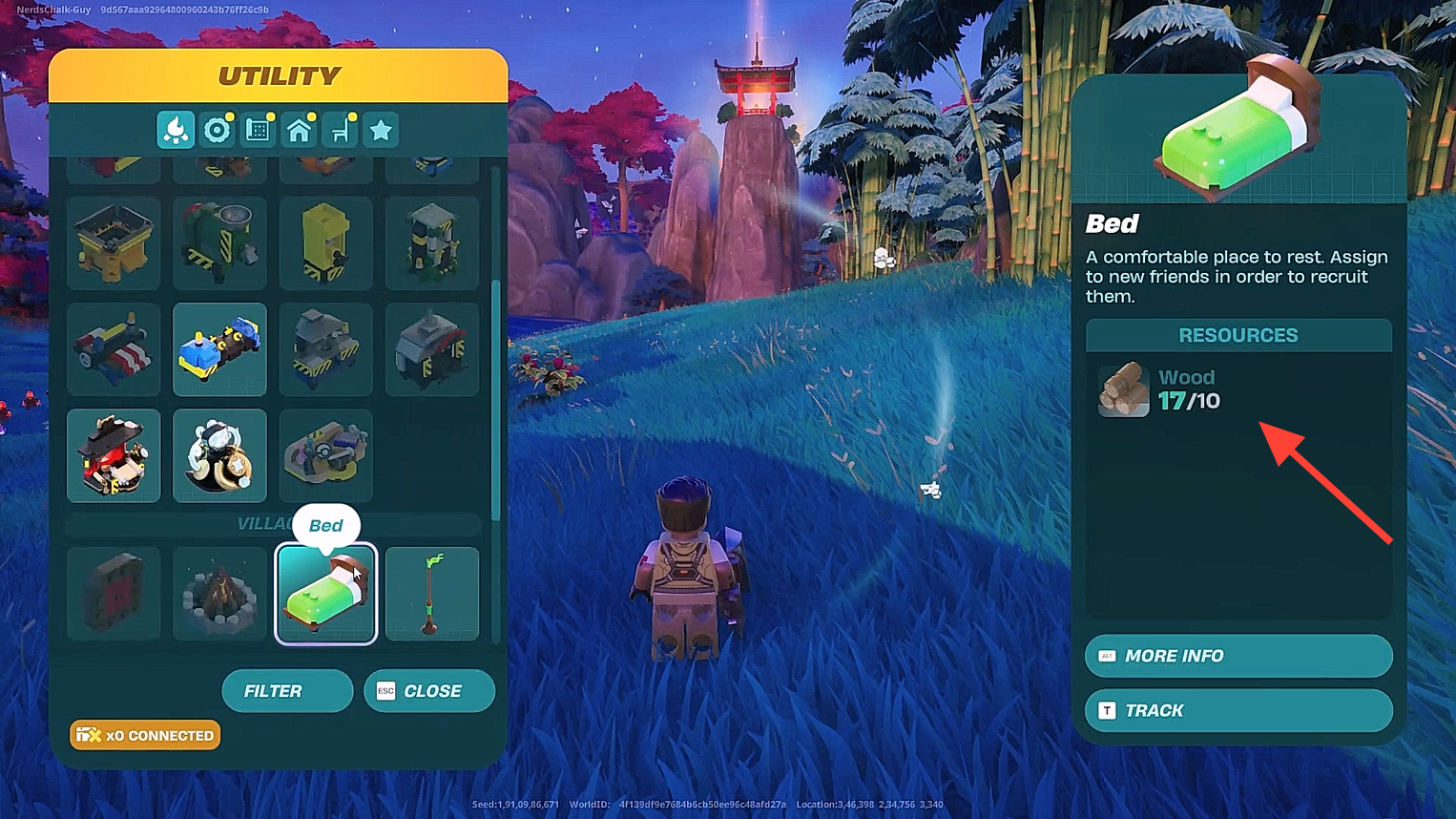Click the x0 Connected indicator
Image resolution: width=1456 pixels, height=819 pixels.
point(145,735)
